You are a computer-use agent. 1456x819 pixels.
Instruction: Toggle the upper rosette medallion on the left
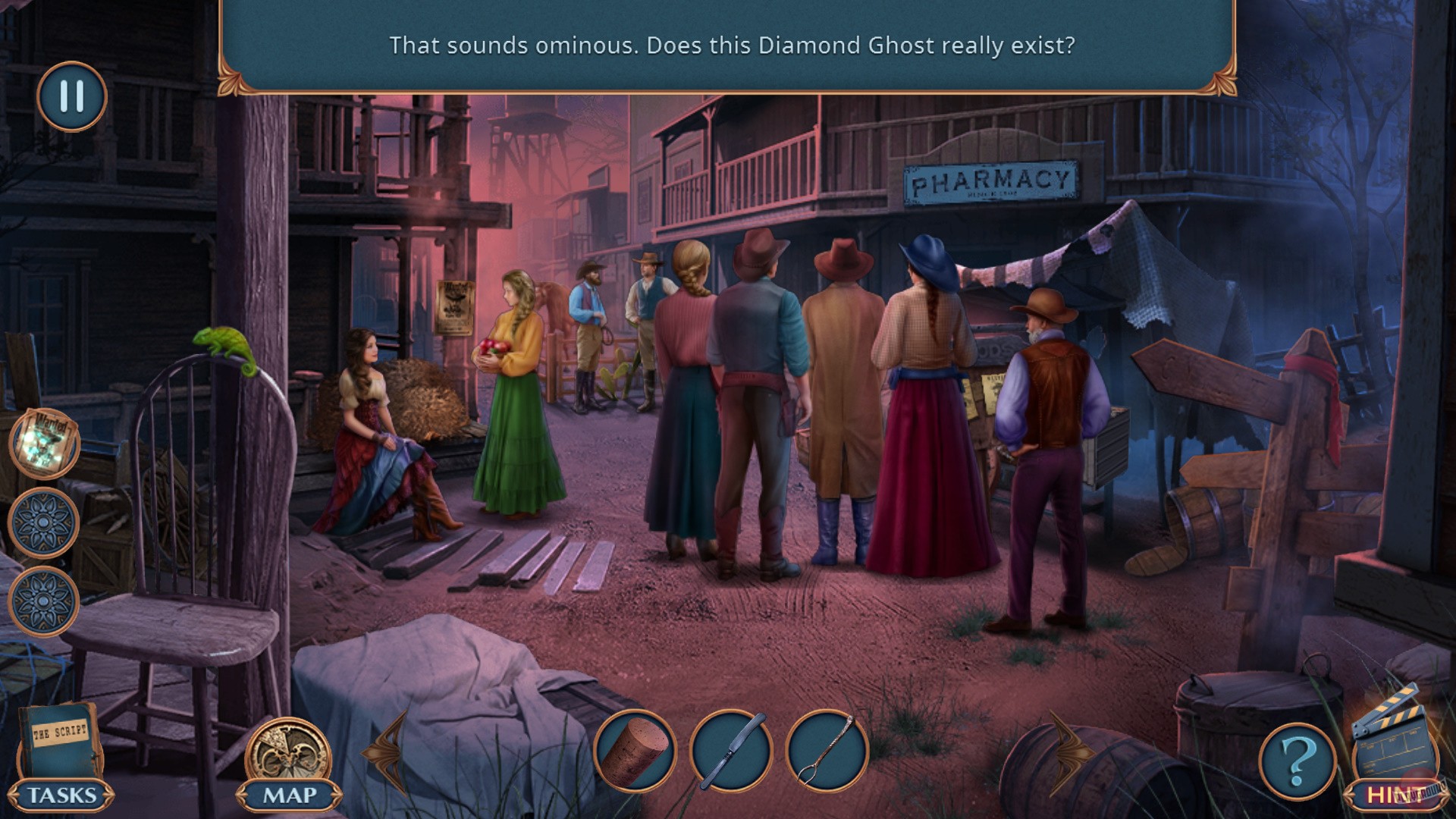42,522
